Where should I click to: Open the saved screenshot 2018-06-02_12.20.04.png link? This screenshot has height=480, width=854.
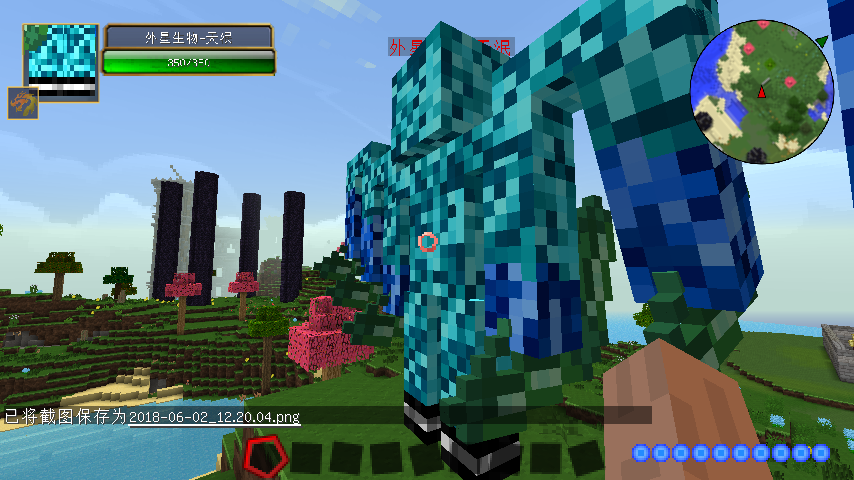(x=214, y=417)
